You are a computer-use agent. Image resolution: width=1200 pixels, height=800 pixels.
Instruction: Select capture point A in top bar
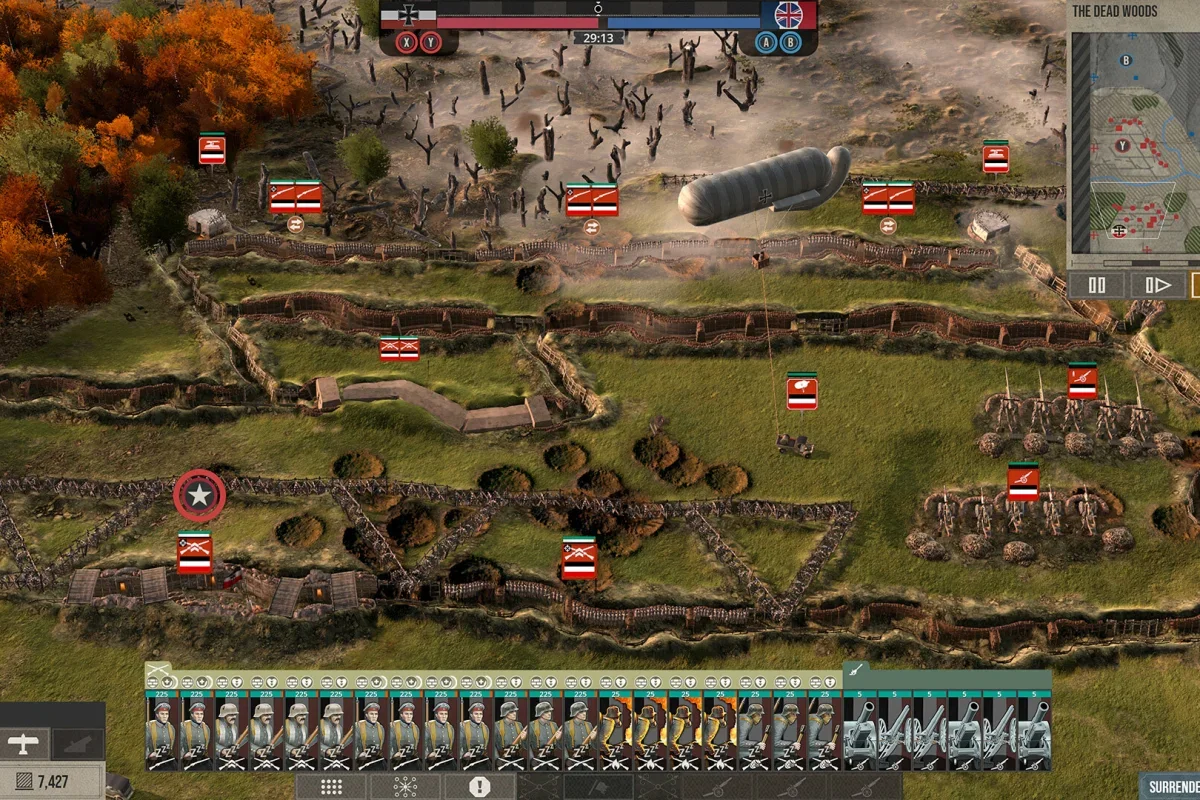tap(766, 42)
